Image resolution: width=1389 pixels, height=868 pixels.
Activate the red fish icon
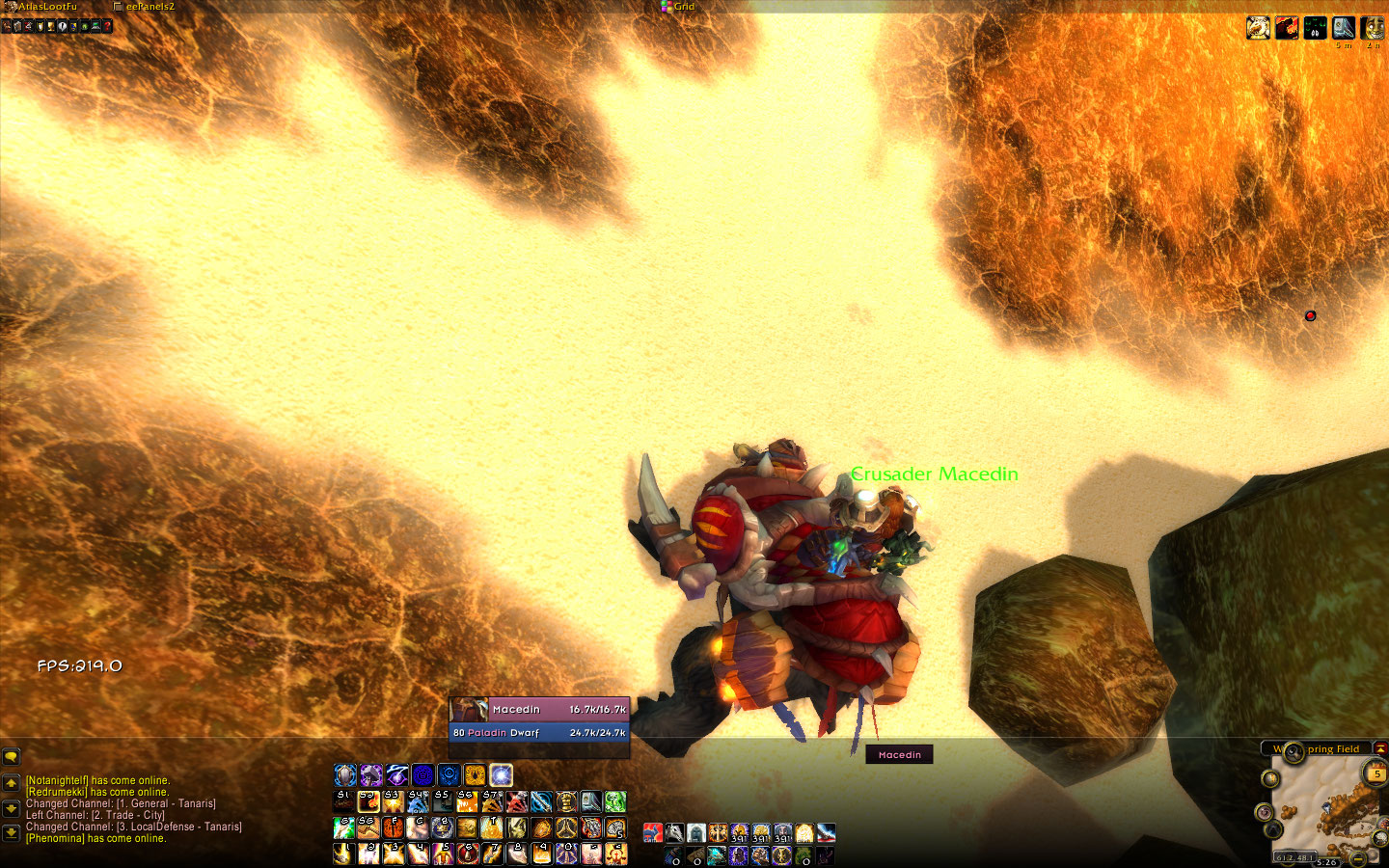coord(653,833)
